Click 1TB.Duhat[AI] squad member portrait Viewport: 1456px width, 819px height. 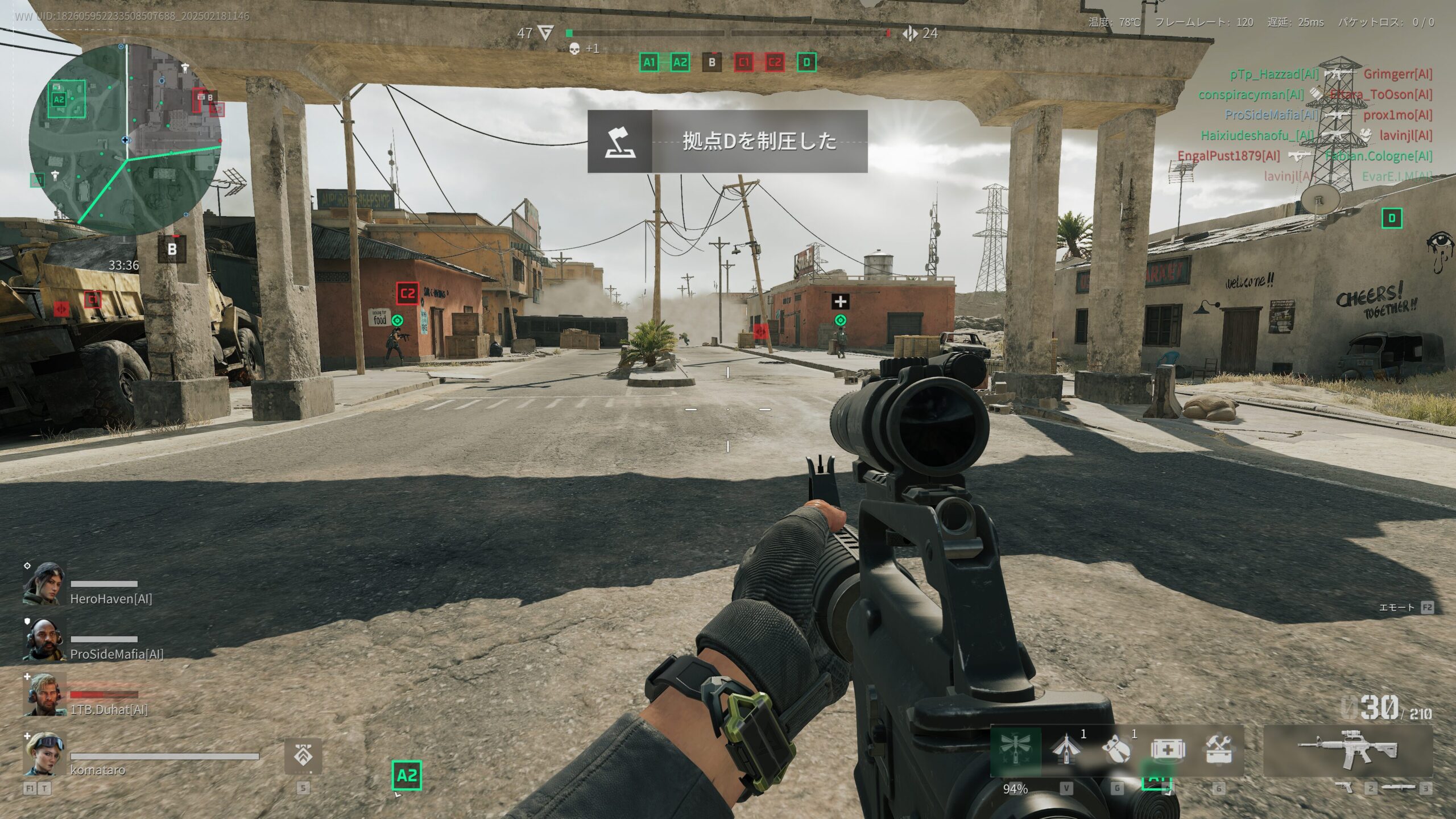click(x=44, y=695)
